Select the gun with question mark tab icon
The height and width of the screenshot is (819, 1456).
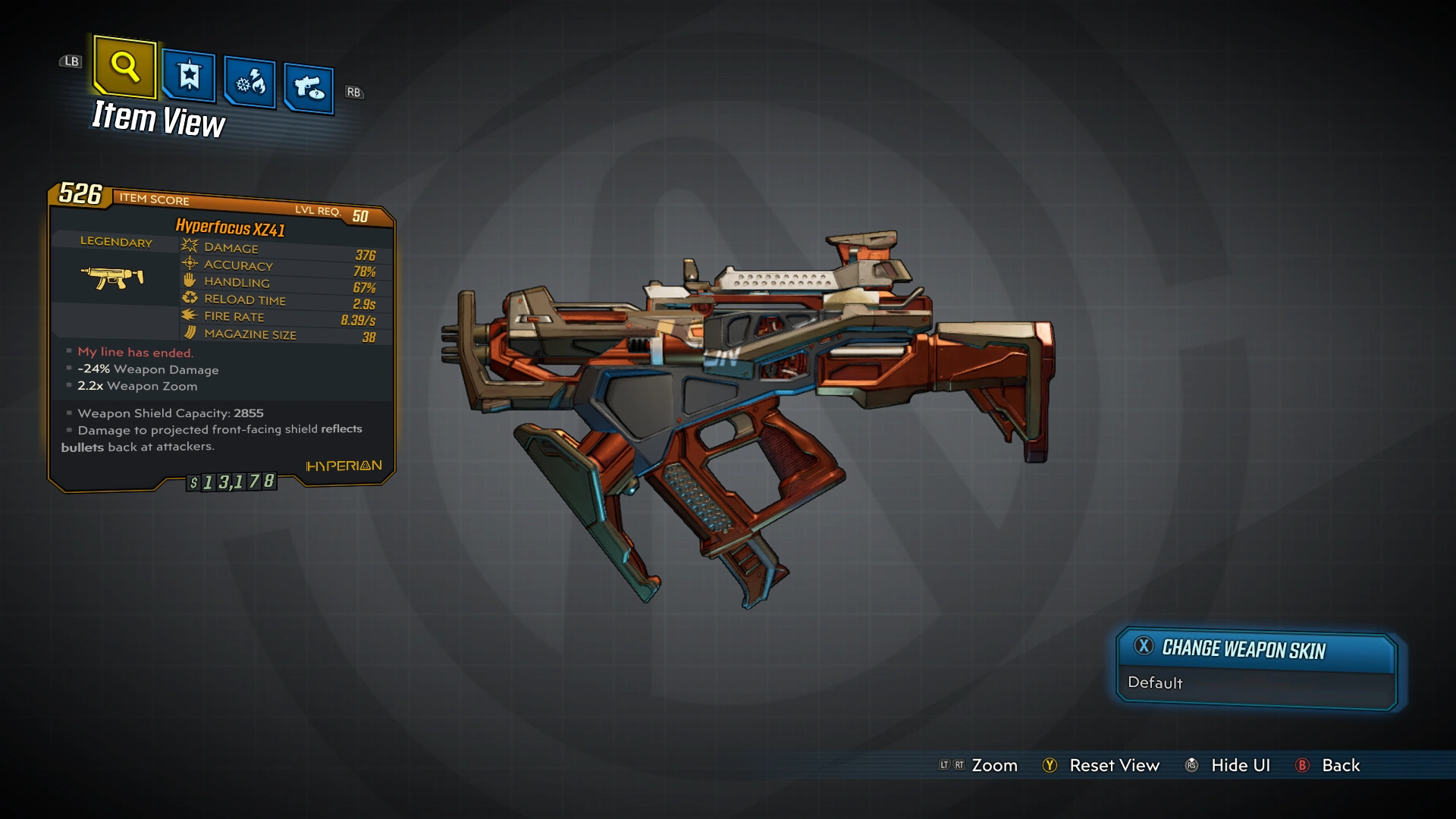click(308, 85)
